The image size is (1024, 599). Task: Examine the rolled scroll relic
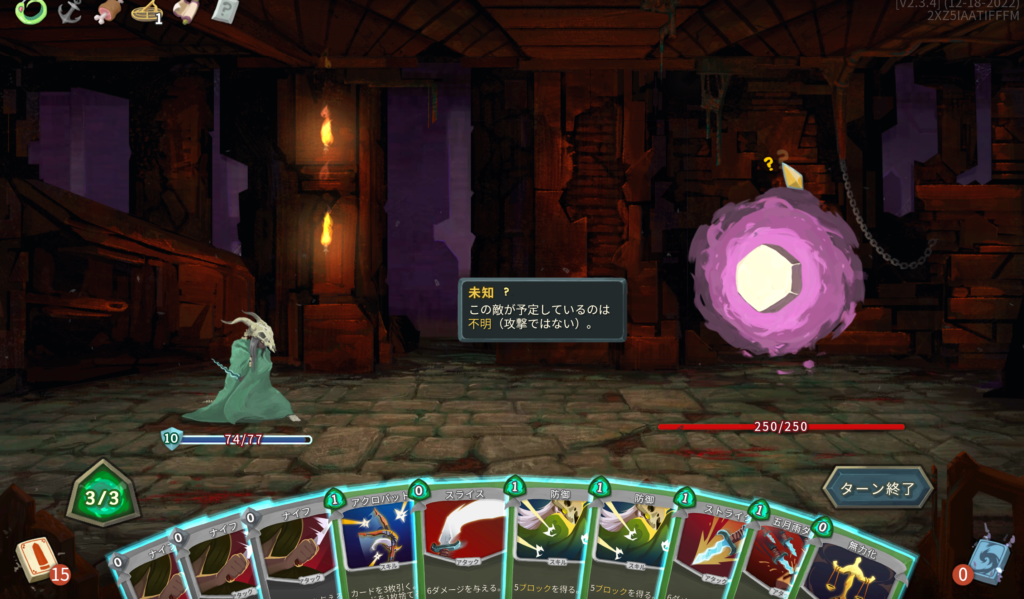185,11
